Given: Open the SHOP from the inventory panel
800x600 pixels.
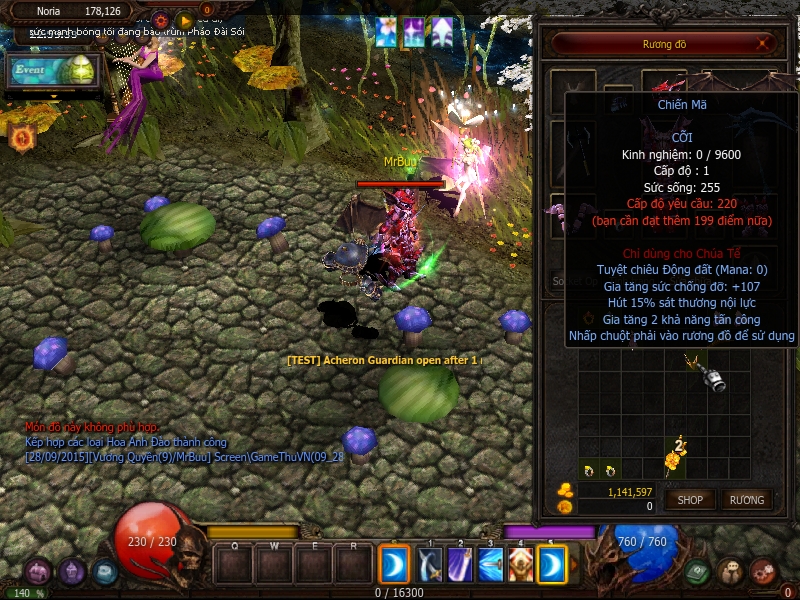Looking at the screenshot, I should click(x=691, y=499).
